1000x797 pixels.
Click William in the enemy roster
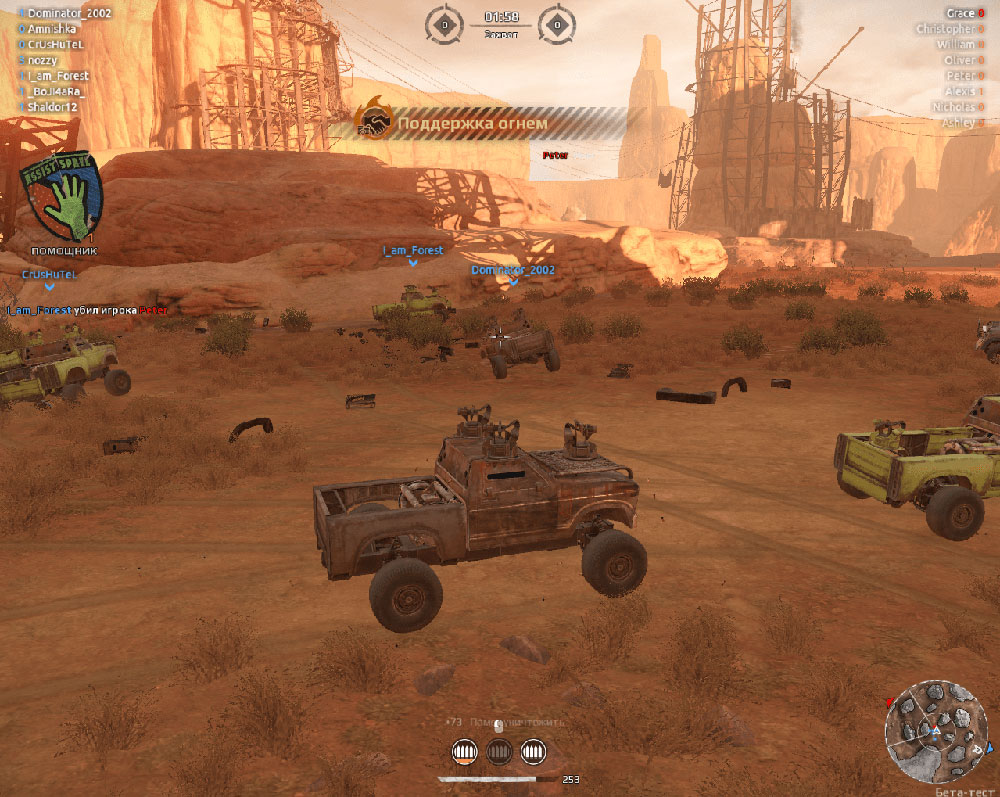click(x=955, y=45)
